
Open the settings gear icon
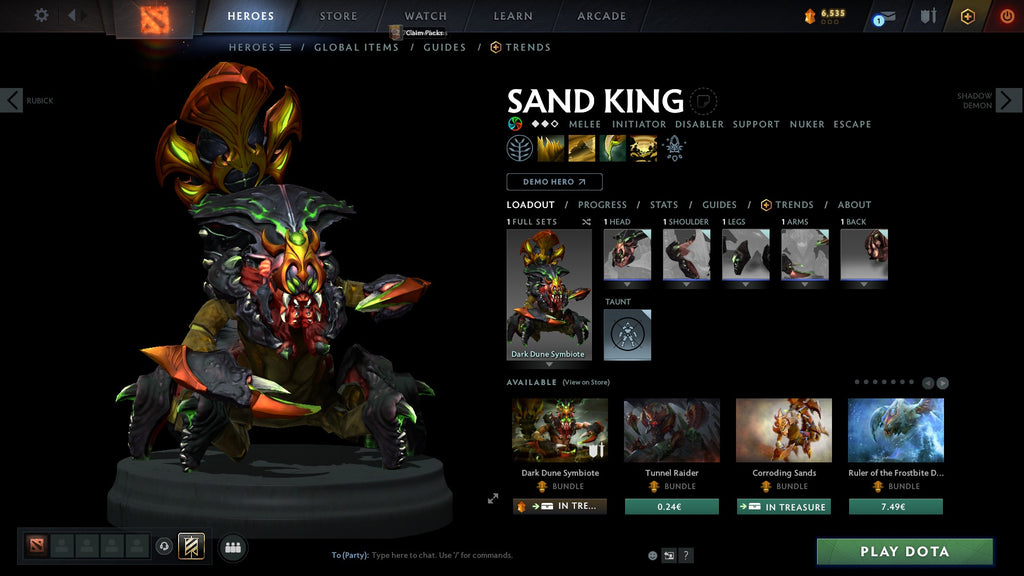click(41, 15)
